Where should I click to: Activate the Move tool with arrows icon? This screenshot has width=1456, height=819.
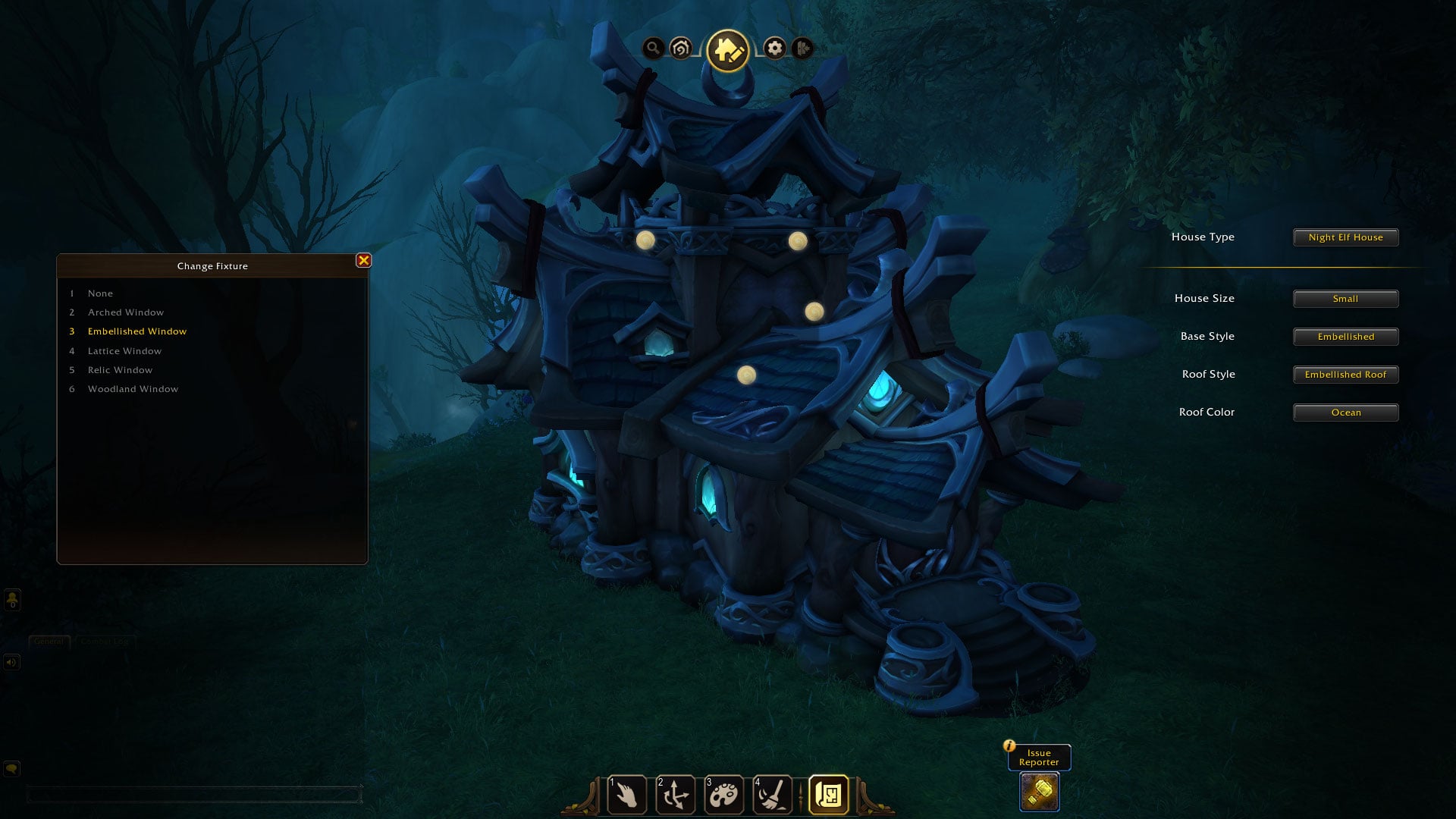(676, 795)
